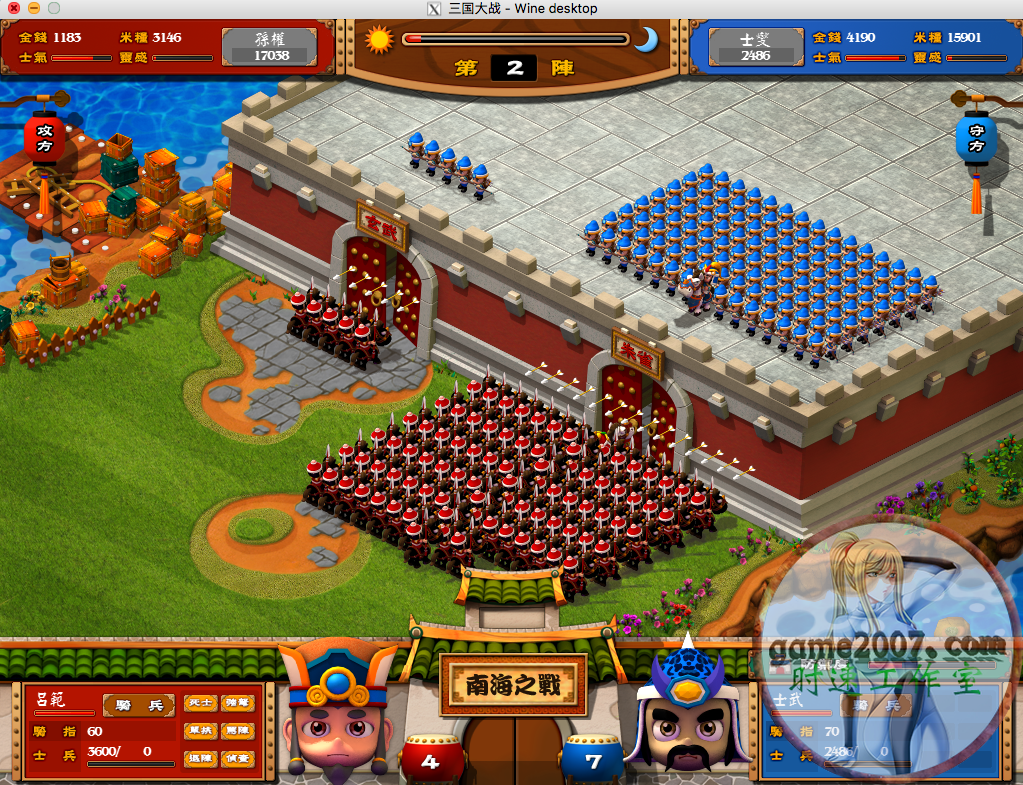Viewport: 1023px width, 785px height.
Task: Activate the 單挑 duel command
Action: [x=200, y=731]
